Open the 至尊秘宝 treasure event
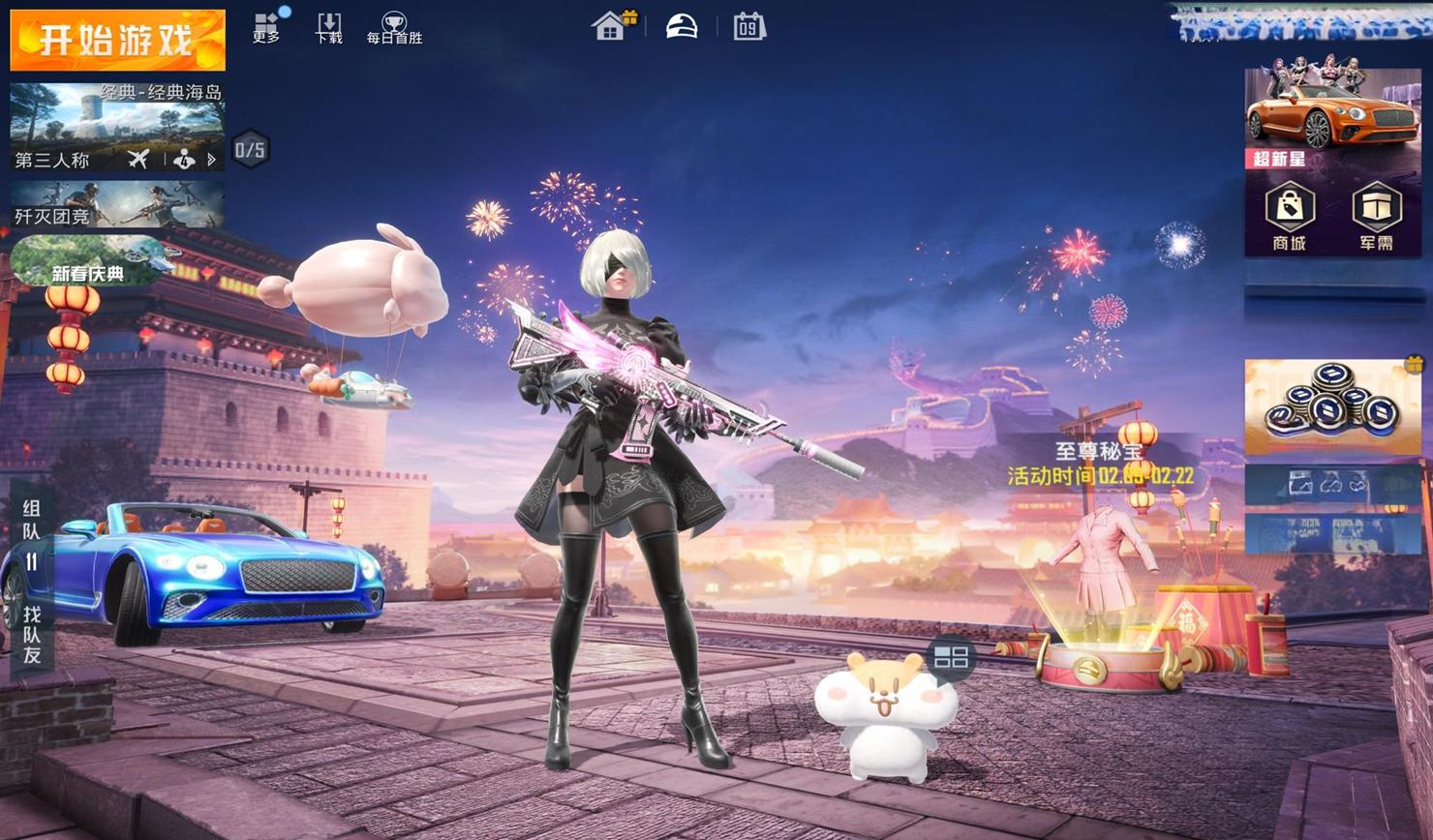This screenshot has width=1433, height=840. coord(1100,463)
